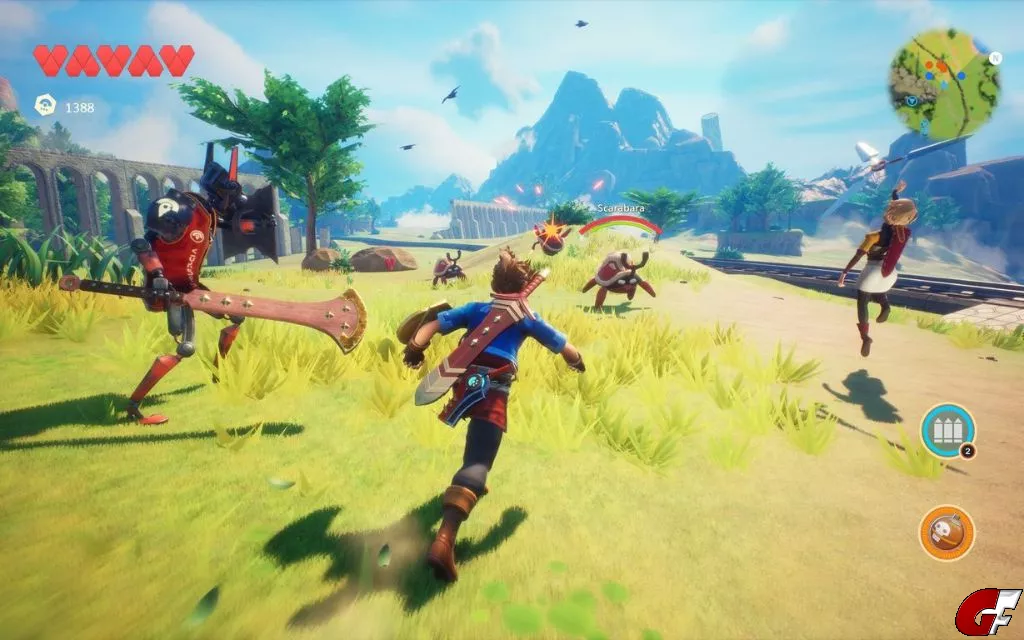This screenshot has width=1024, height=640.
Task: Click the blue triangle marker on minimap
Action: pyautogui.click(x=911, y=101)
